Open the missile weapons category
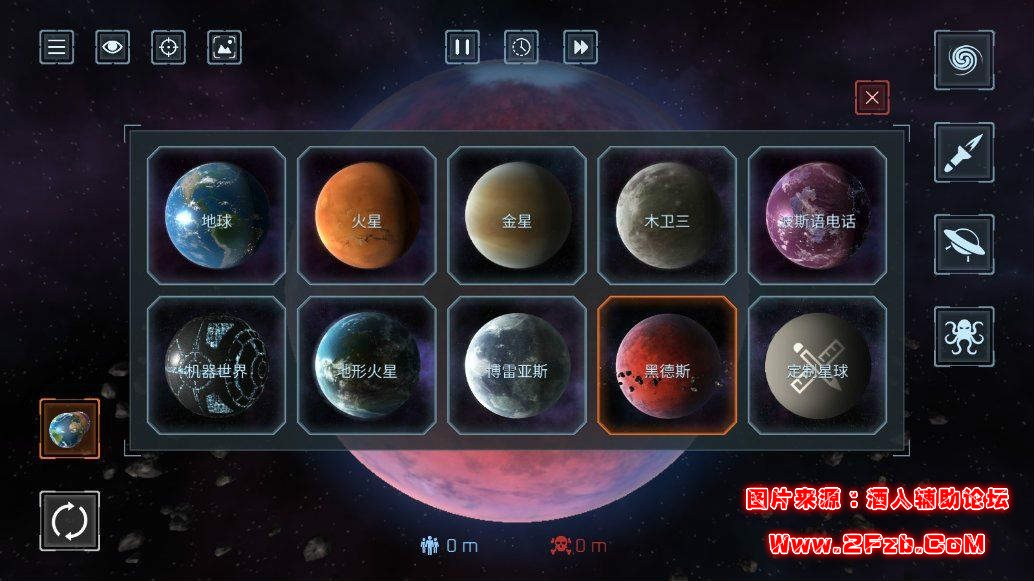Image resolution: width=1034 pixels, height=581 pixels. pyautogui.click(x=964, y=152)
